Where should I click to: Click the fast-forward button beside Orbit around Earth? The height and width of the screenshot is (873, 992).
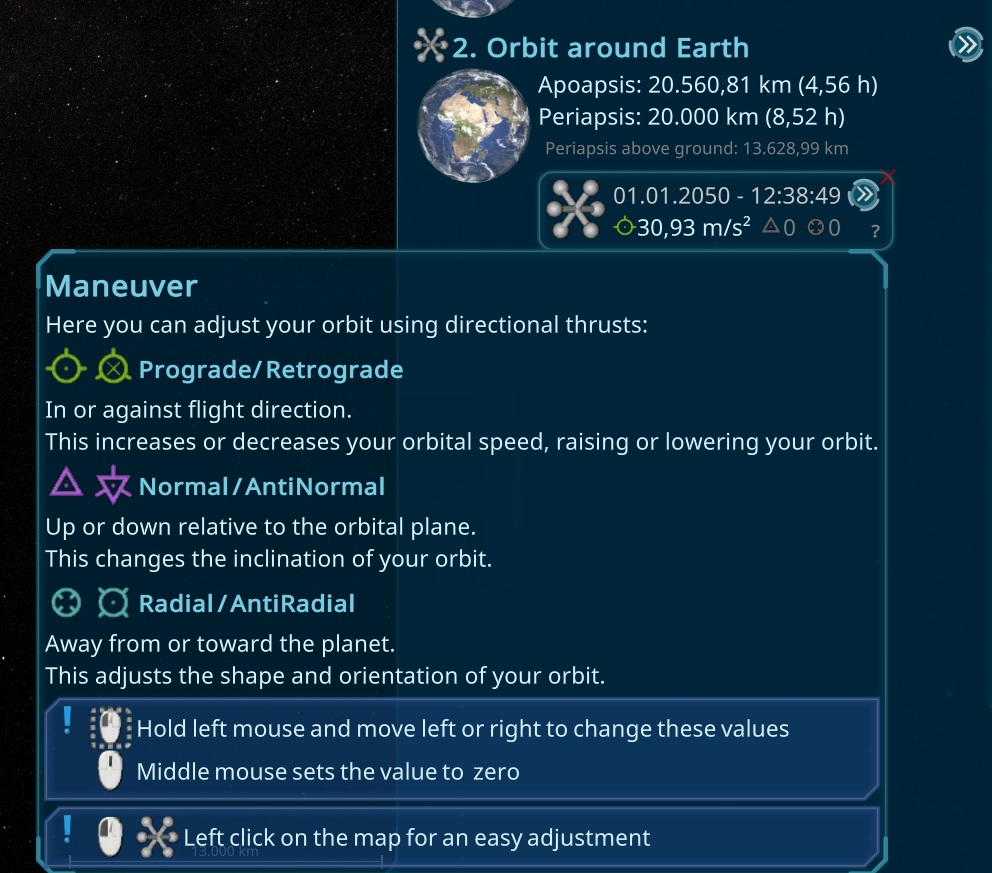click(966, 45)
